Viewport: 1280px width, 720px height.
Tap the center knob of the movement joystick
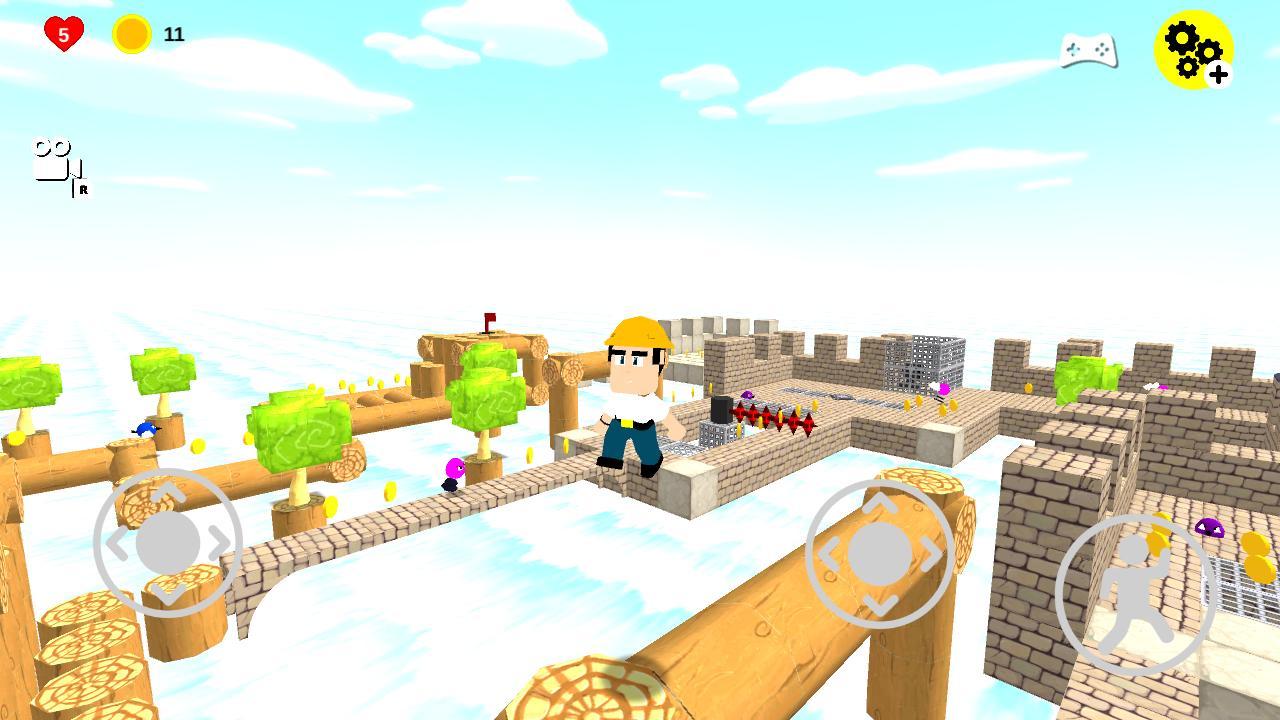point(168,542)
